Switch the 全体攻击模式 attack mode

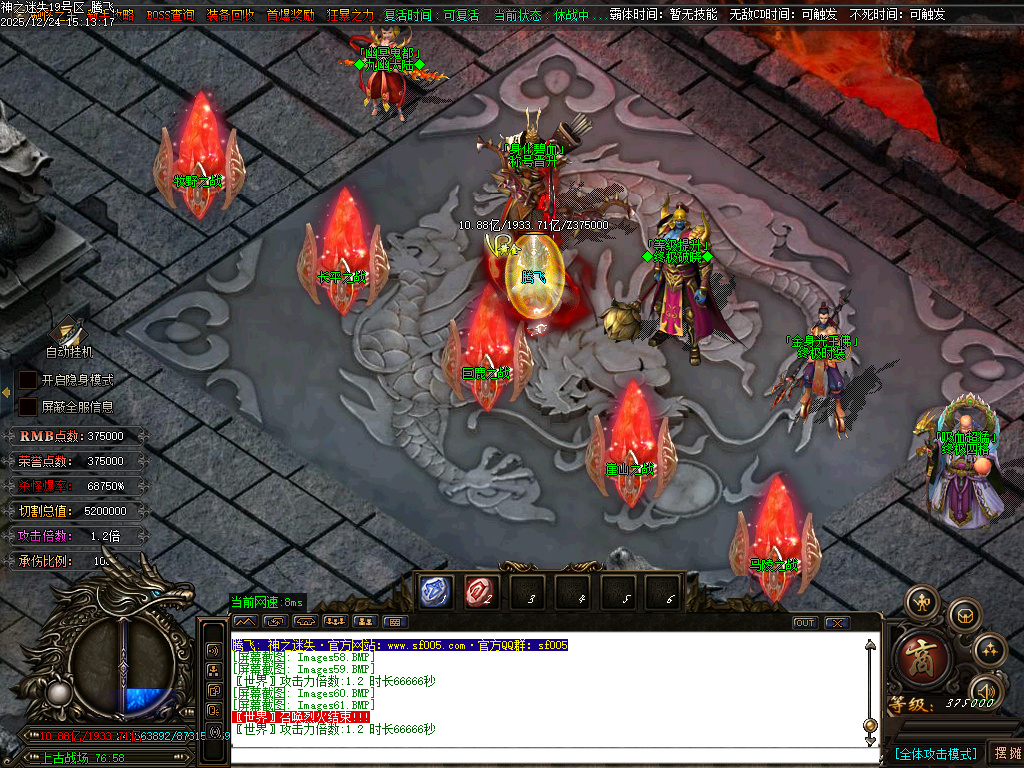(x=935, y=753)
